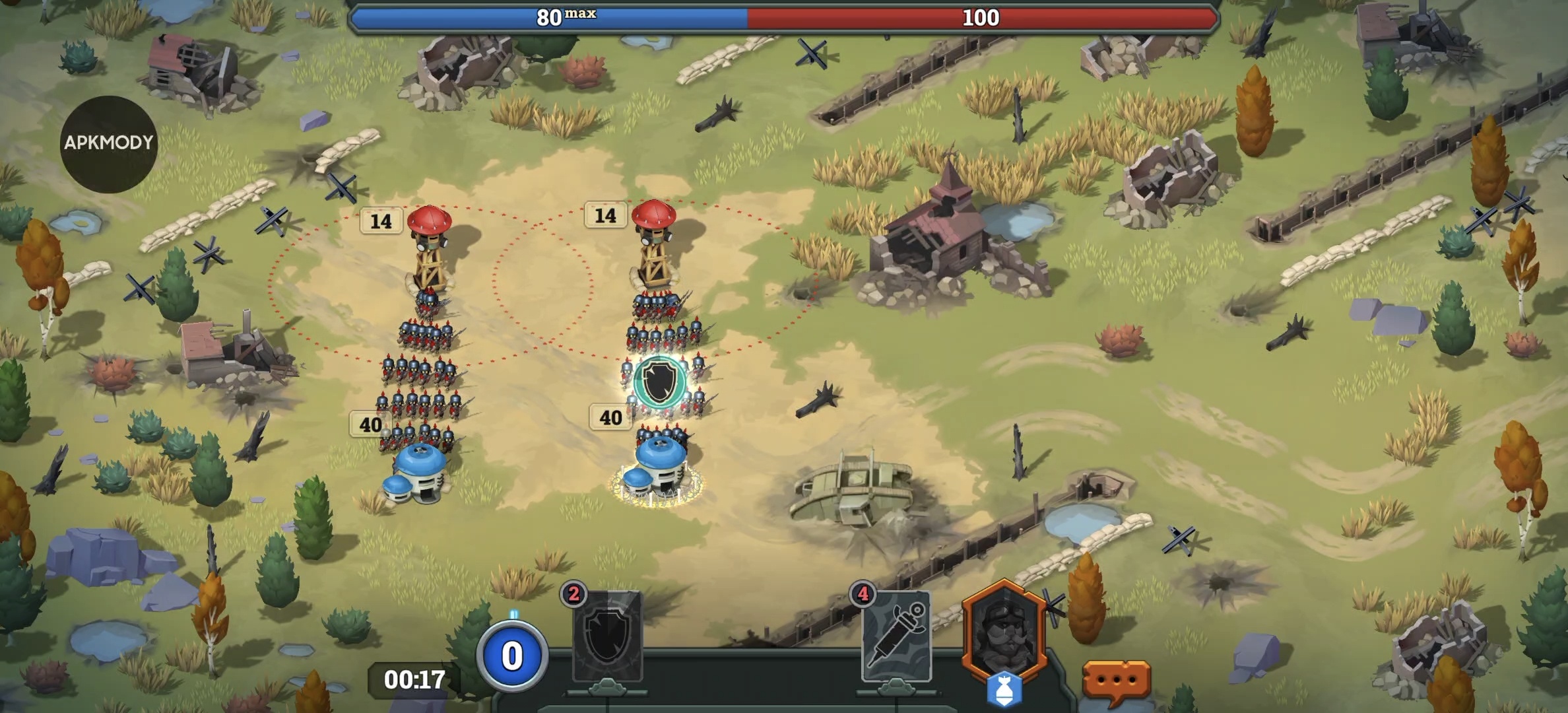Open the orange speech bubble chat button
Image resolution: width=1568 pixels, height=713 pixels.
[x=1116, y=680]
